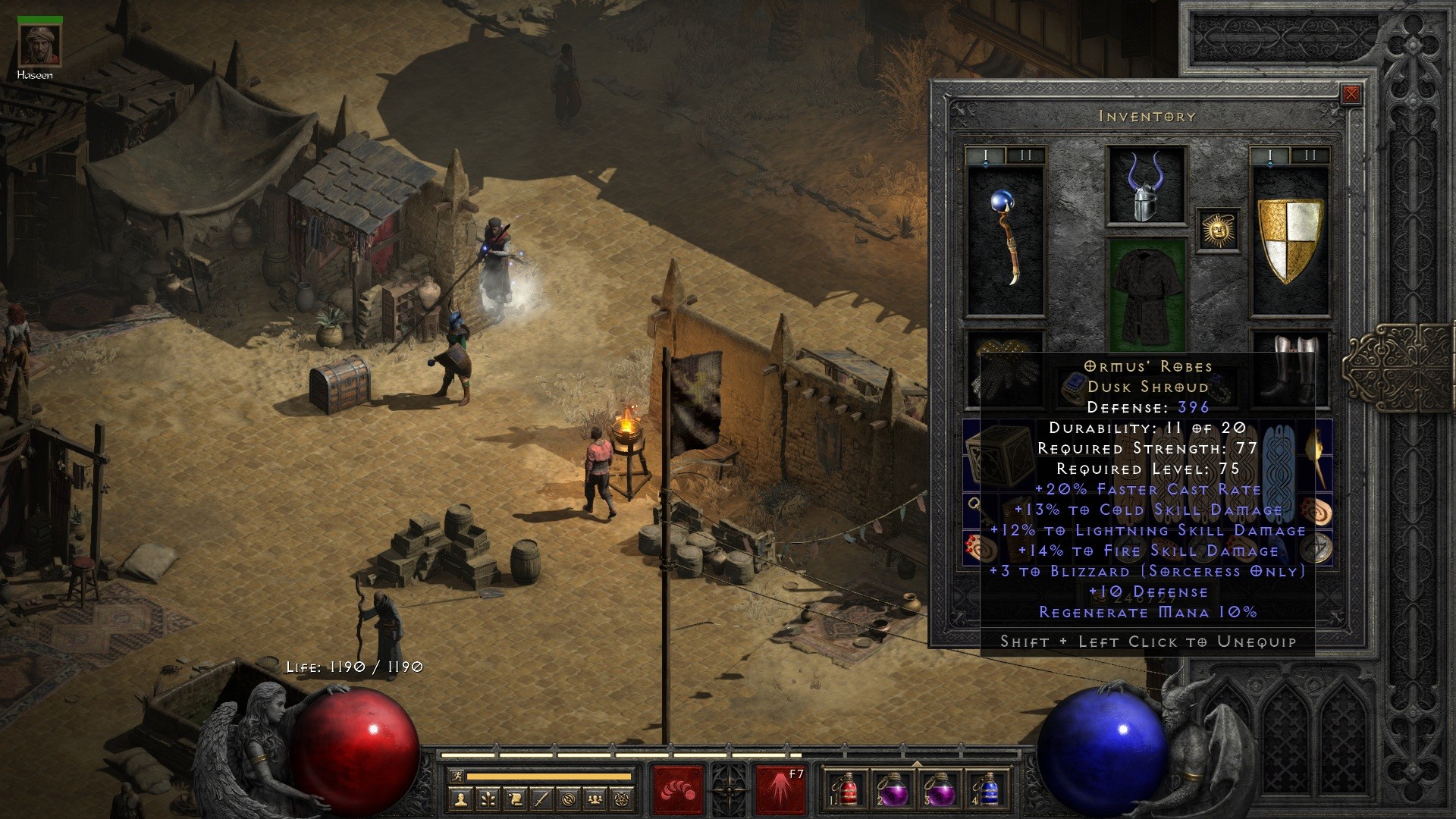
Task: Open the Skill Tree icon on the mini-panel
Action: (x=488, y=799)
